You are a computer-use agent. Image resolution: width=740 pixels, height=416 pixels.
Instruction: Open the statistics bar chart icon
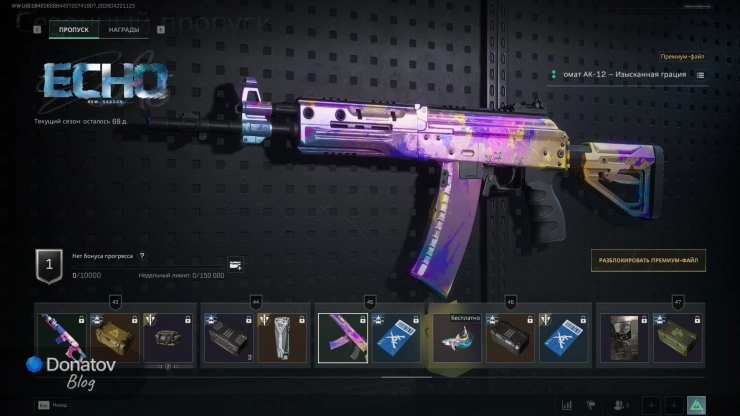click(567, 405)
